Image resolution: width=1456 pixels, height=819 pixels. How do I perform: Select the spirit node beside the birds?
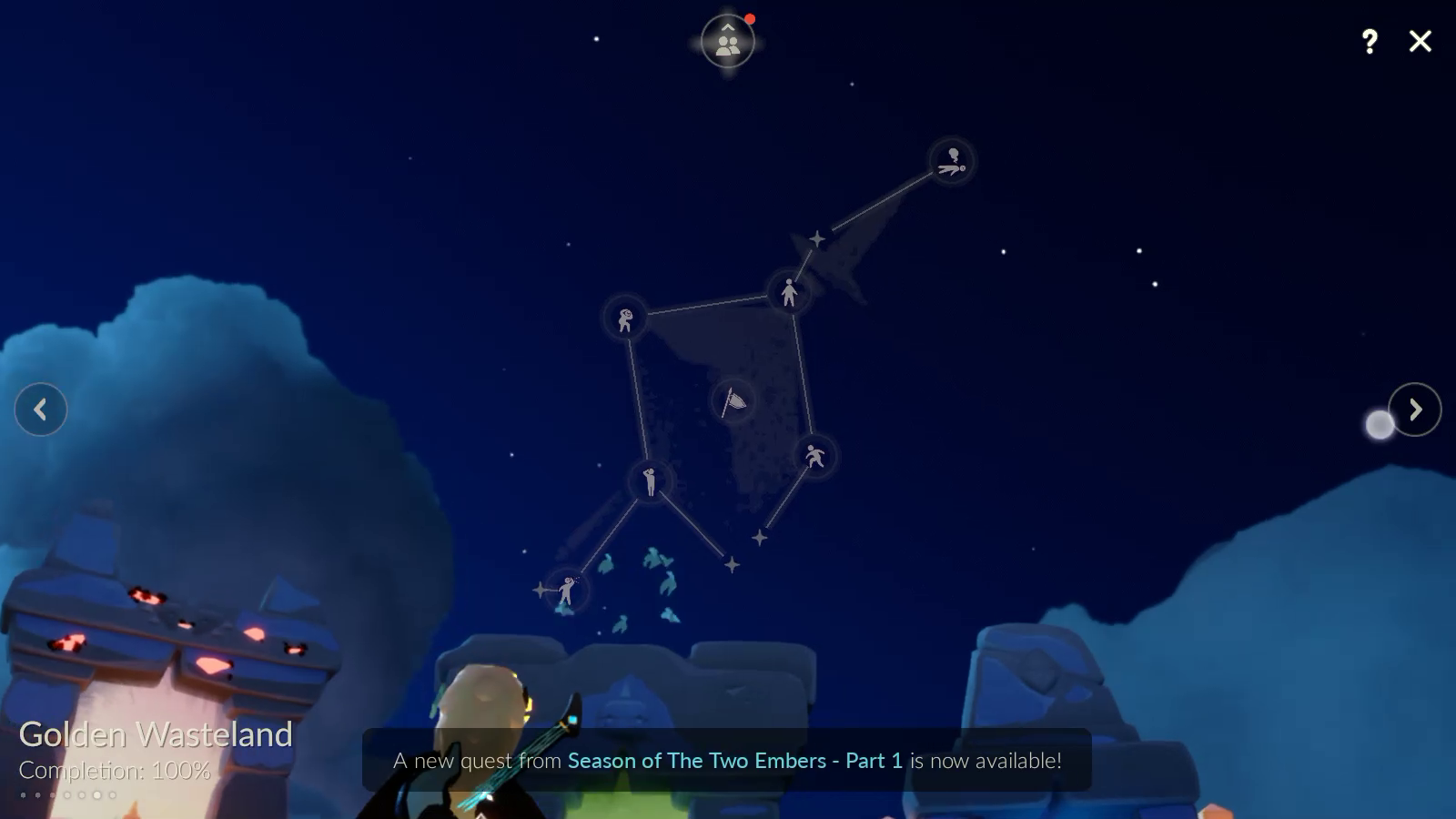click(x=567, y=591)
